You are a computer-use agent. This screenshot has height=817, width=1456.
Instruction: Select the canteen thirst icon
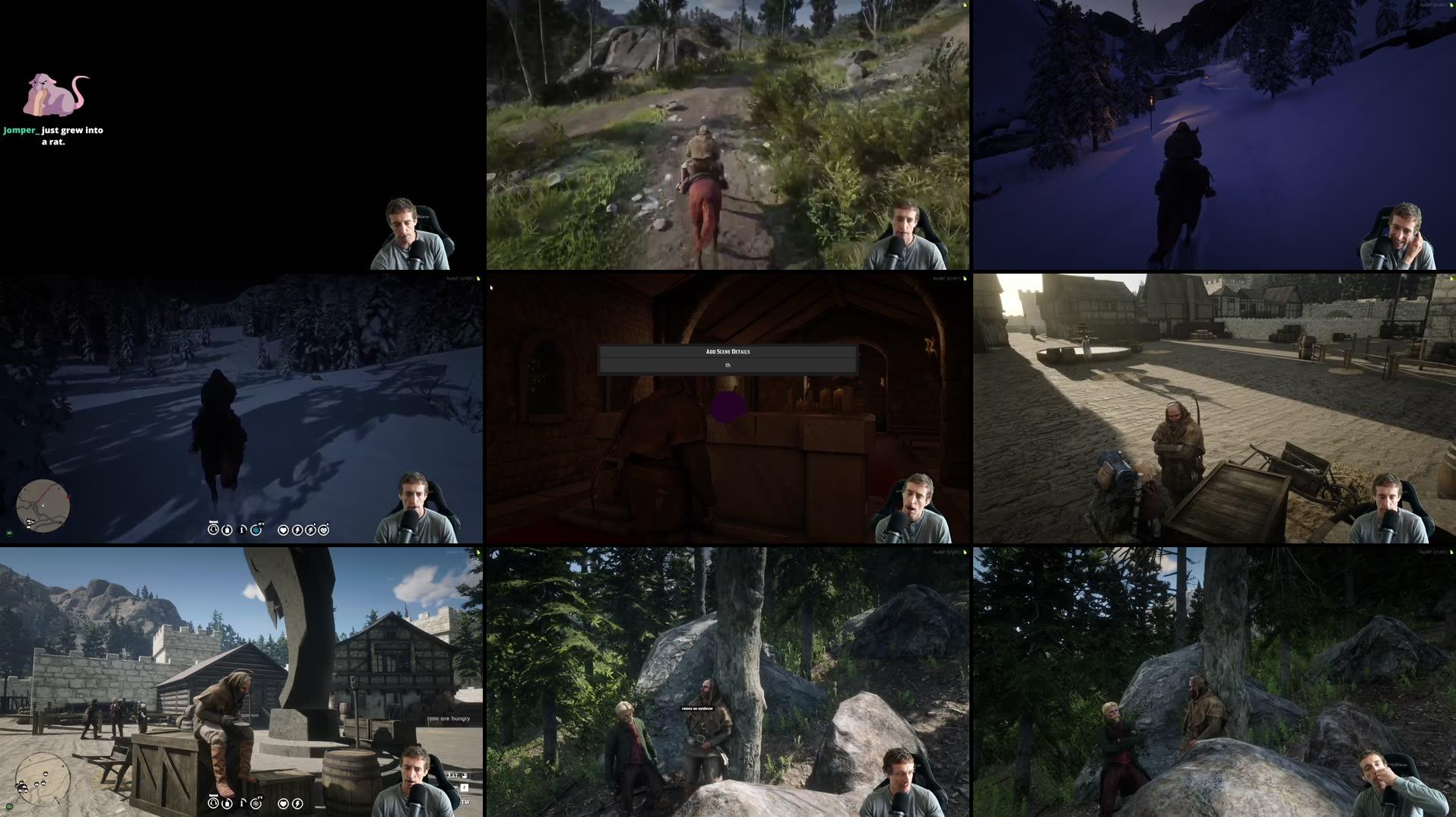pos(227,530)
